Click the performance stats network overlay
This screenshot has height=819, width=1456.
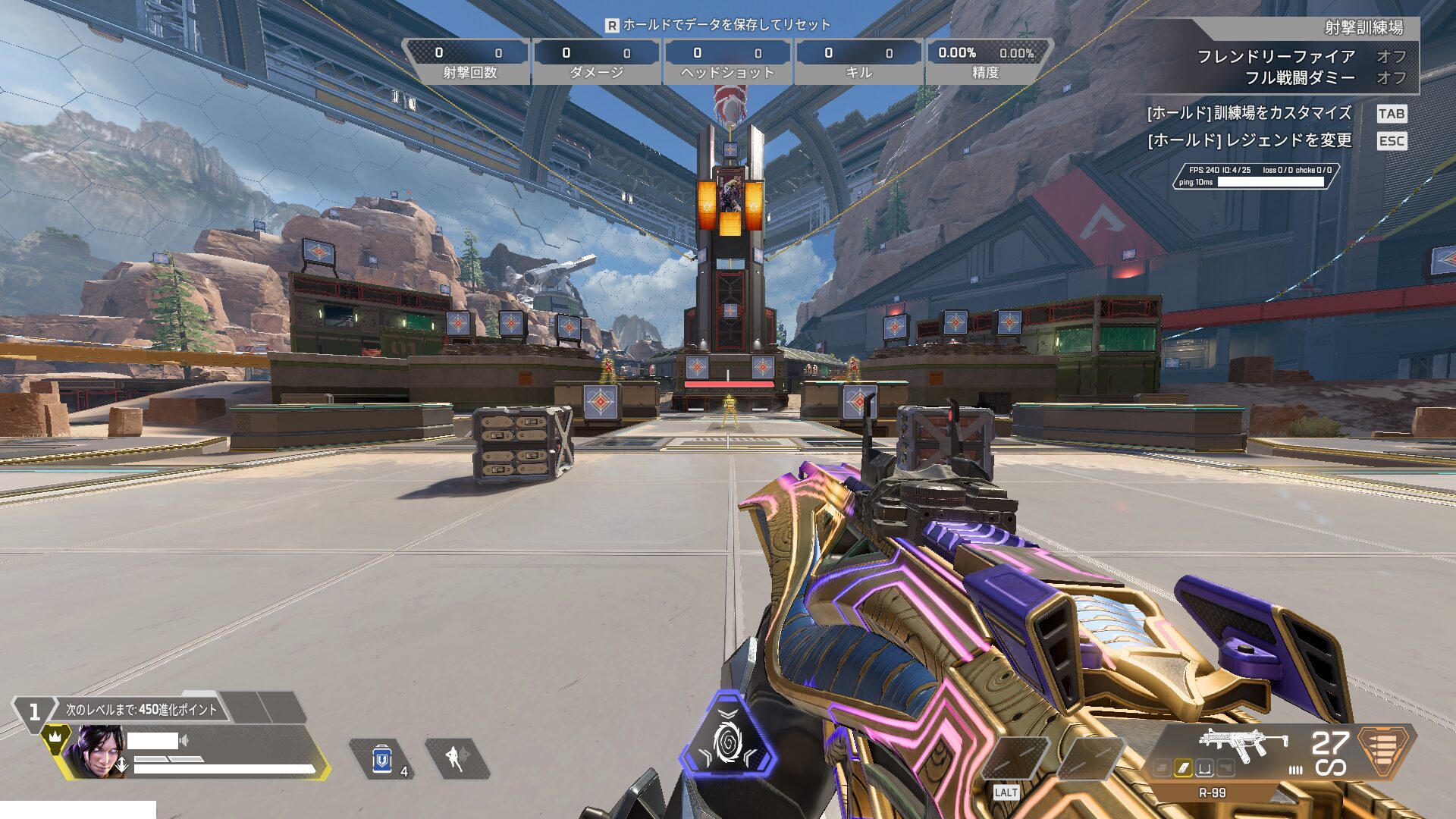1256,176
